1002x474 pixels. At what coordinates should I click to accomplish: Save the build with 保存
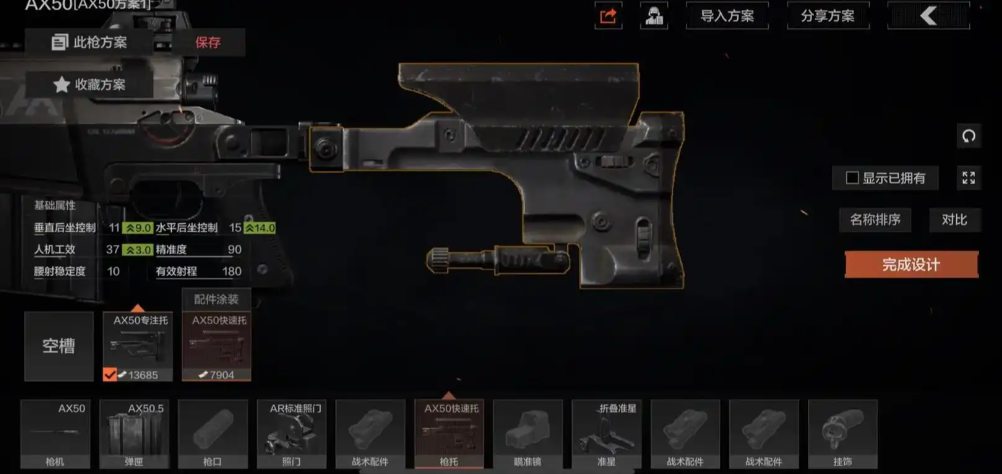pyautogui.click(x=208, y=42)
